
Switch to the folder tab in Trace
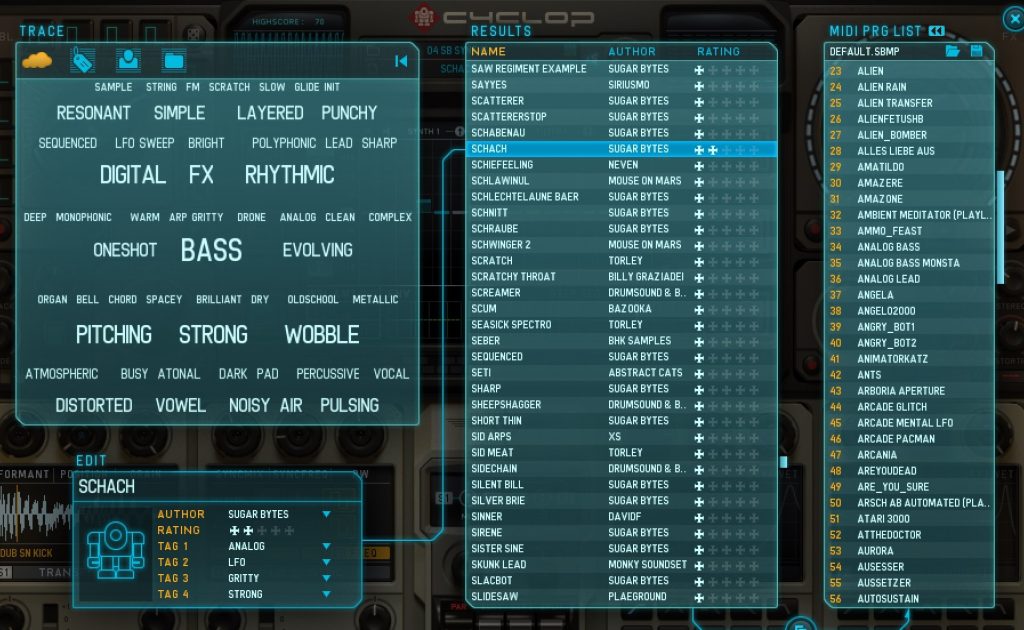pos(174,61)
